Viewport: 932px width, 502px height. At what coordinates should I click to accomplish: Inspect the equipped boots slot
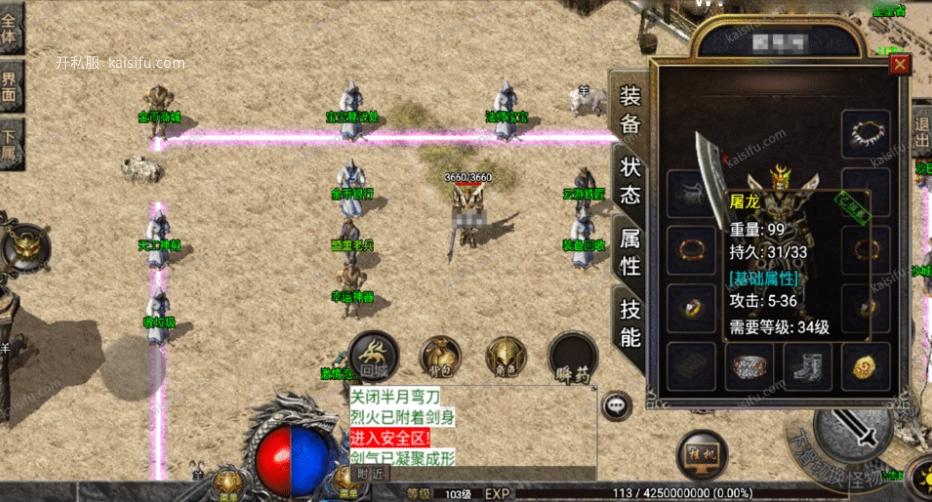click(804, 366)
